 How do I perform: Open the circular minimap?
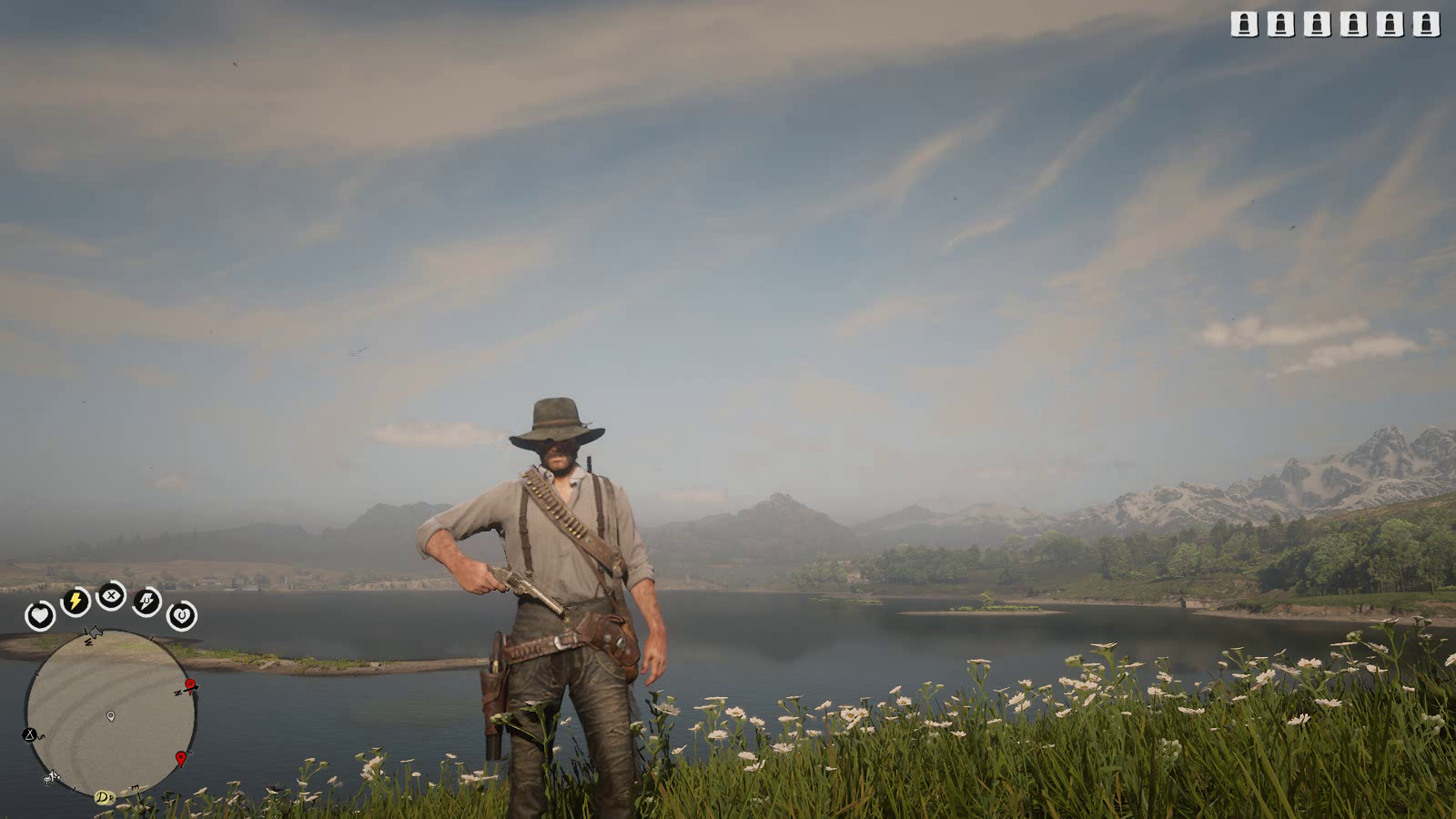click(110, 714)
